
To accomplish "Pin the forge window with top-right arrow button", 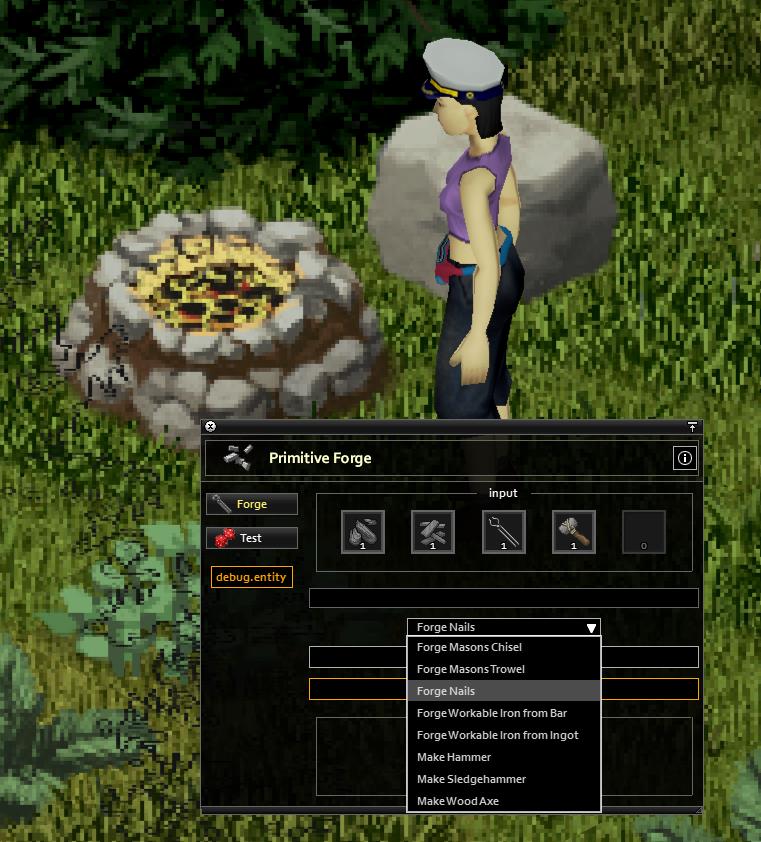I will coord(691,427).
